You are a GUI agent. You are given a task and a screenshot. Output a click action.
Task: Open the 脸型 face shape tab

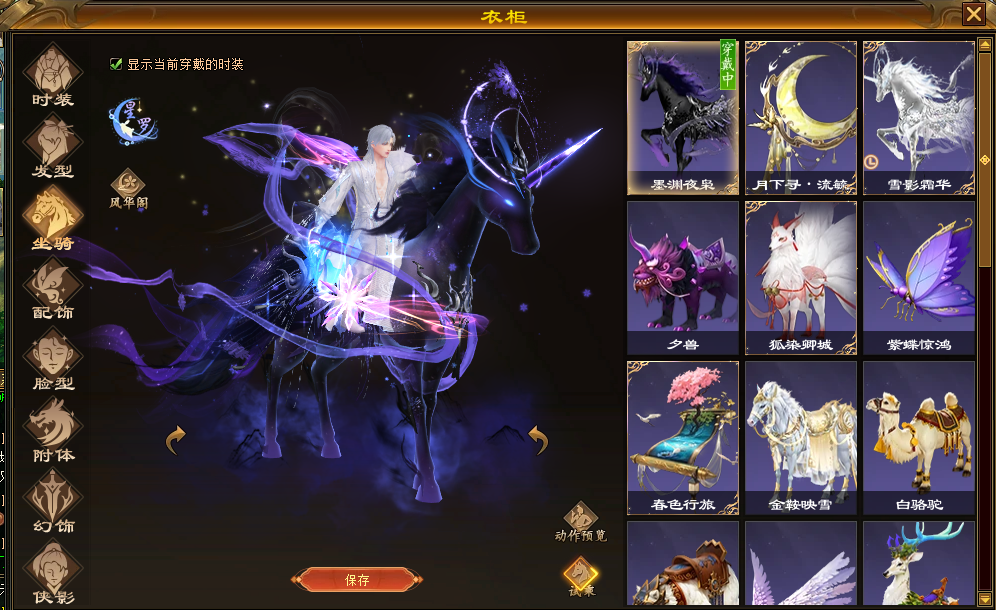pos(52,358)
